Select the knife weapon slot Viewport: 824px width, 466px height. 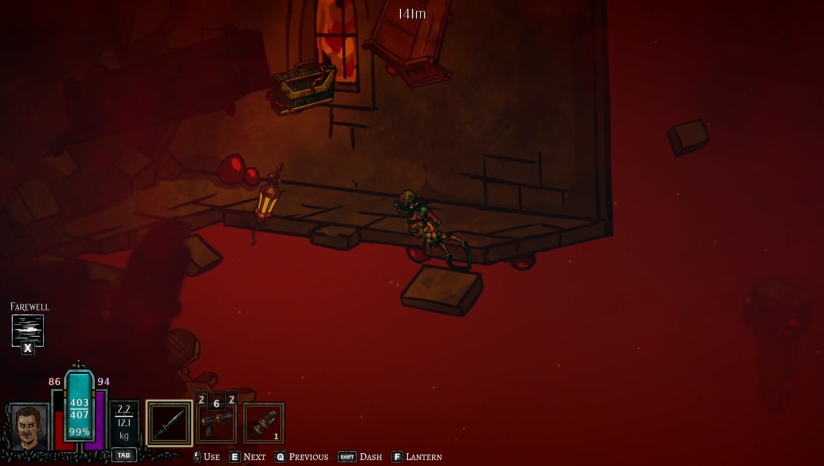[169, 422]
